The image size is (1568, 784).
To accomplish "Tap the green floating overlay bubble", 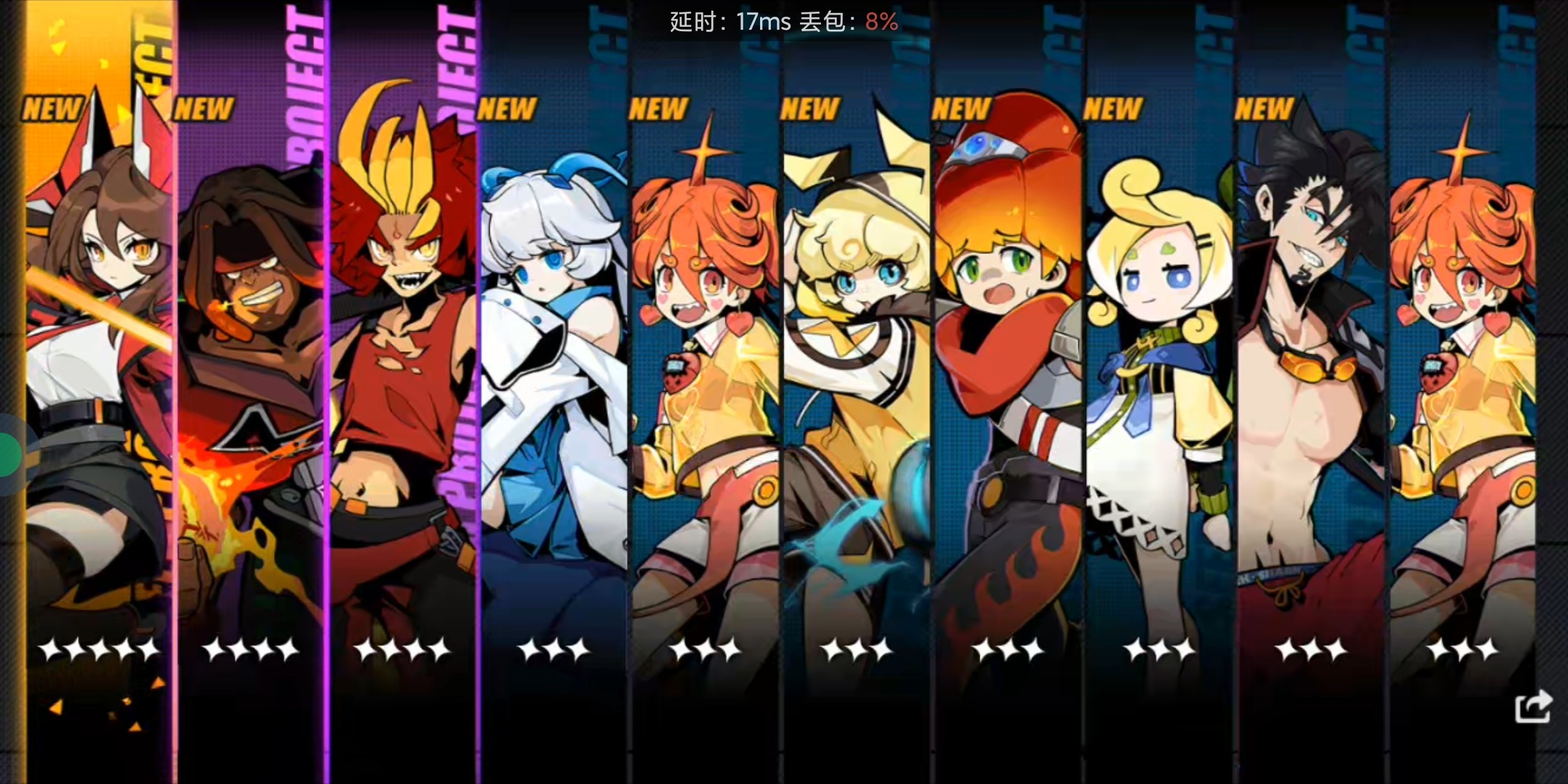I will click(x=9, y=455).
